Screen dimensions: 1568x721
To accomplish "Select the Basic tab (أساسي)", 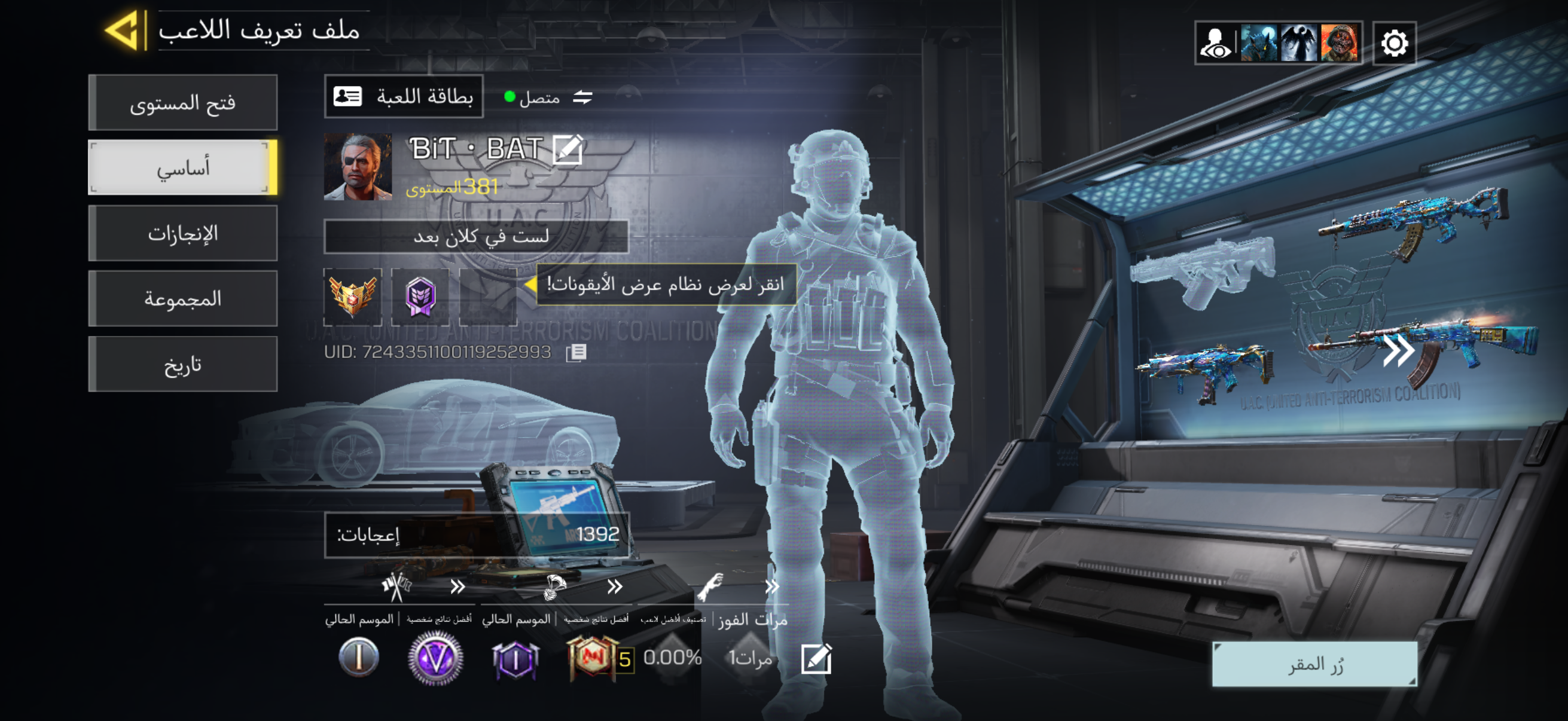I will coord(182,168).
